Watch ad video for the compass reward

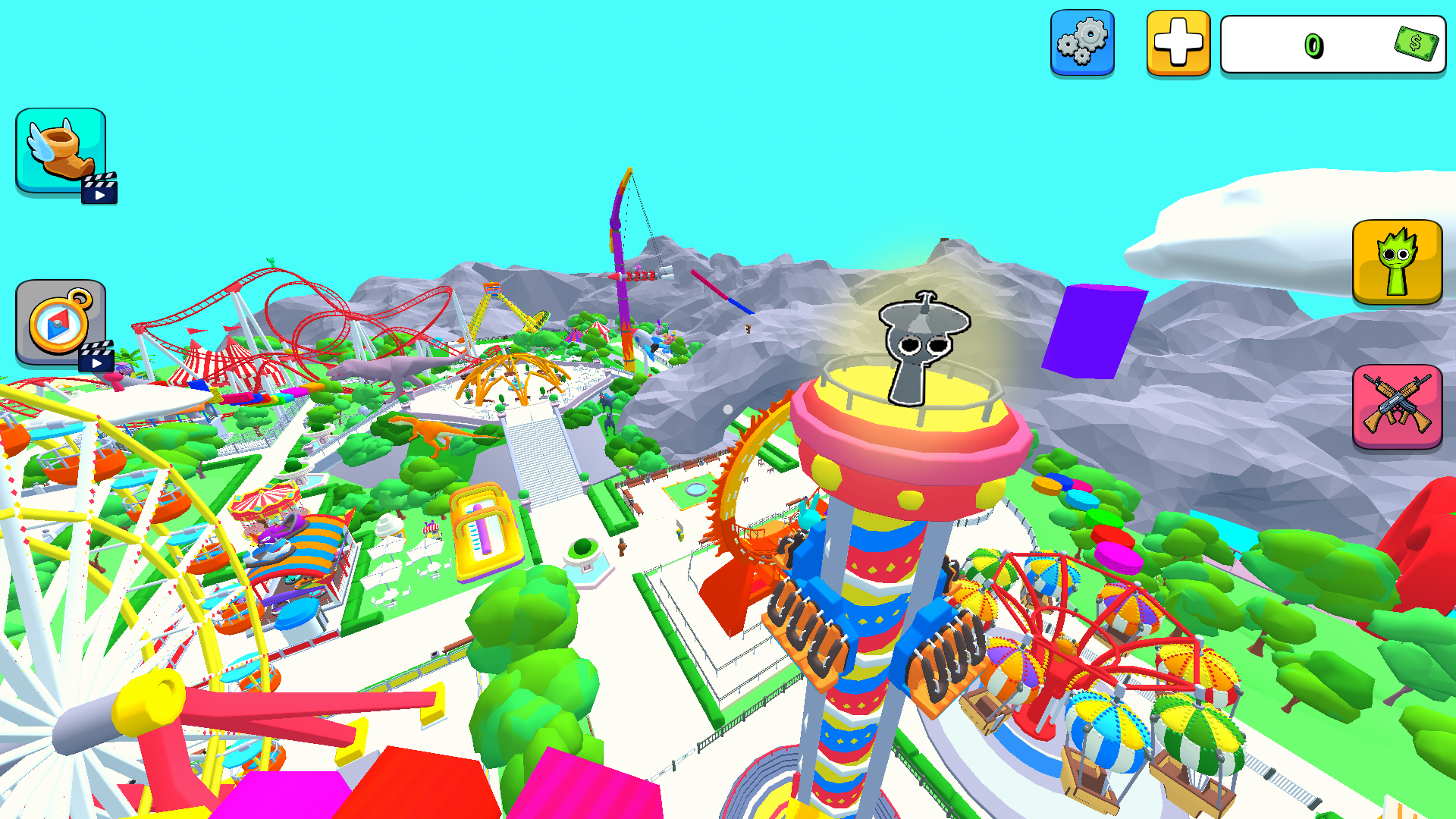pyautogui.click(x=96, y=362)
